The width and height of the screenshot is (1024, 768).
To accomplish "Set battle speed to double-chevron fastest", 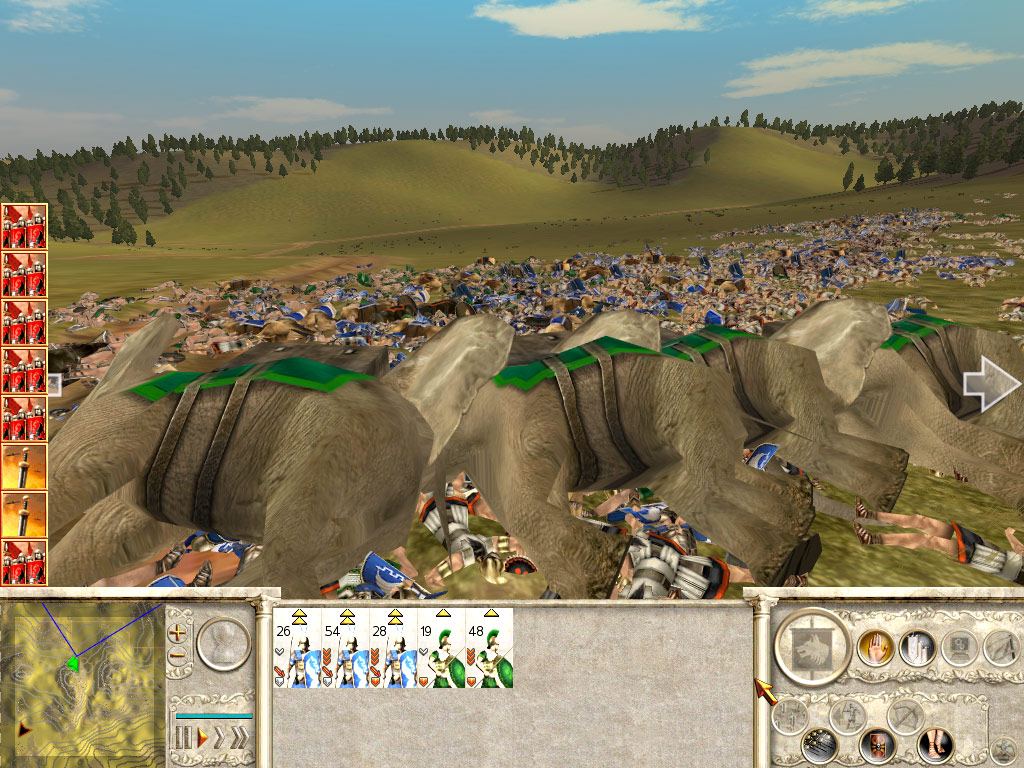I will 239,739.
